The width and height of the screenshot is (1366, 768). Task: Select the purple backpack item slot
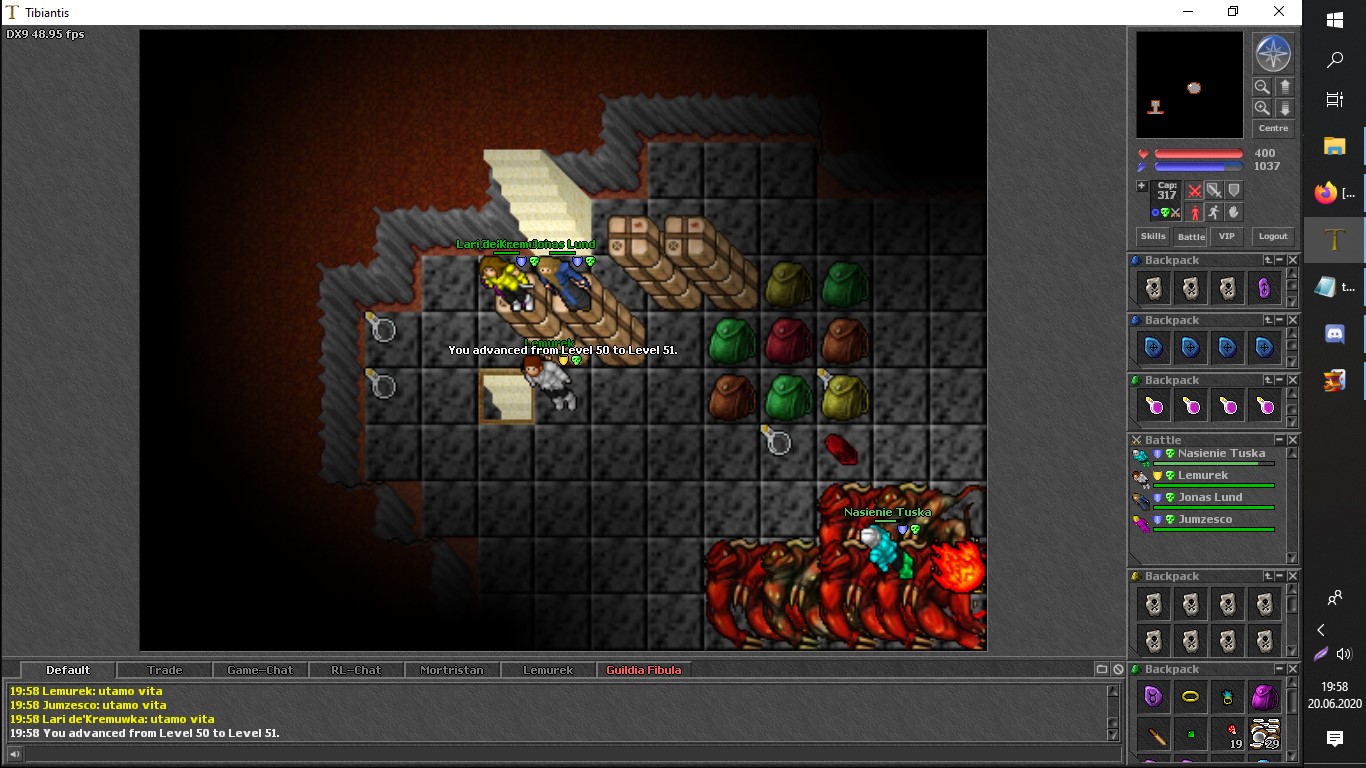[x=1264, y=696]
